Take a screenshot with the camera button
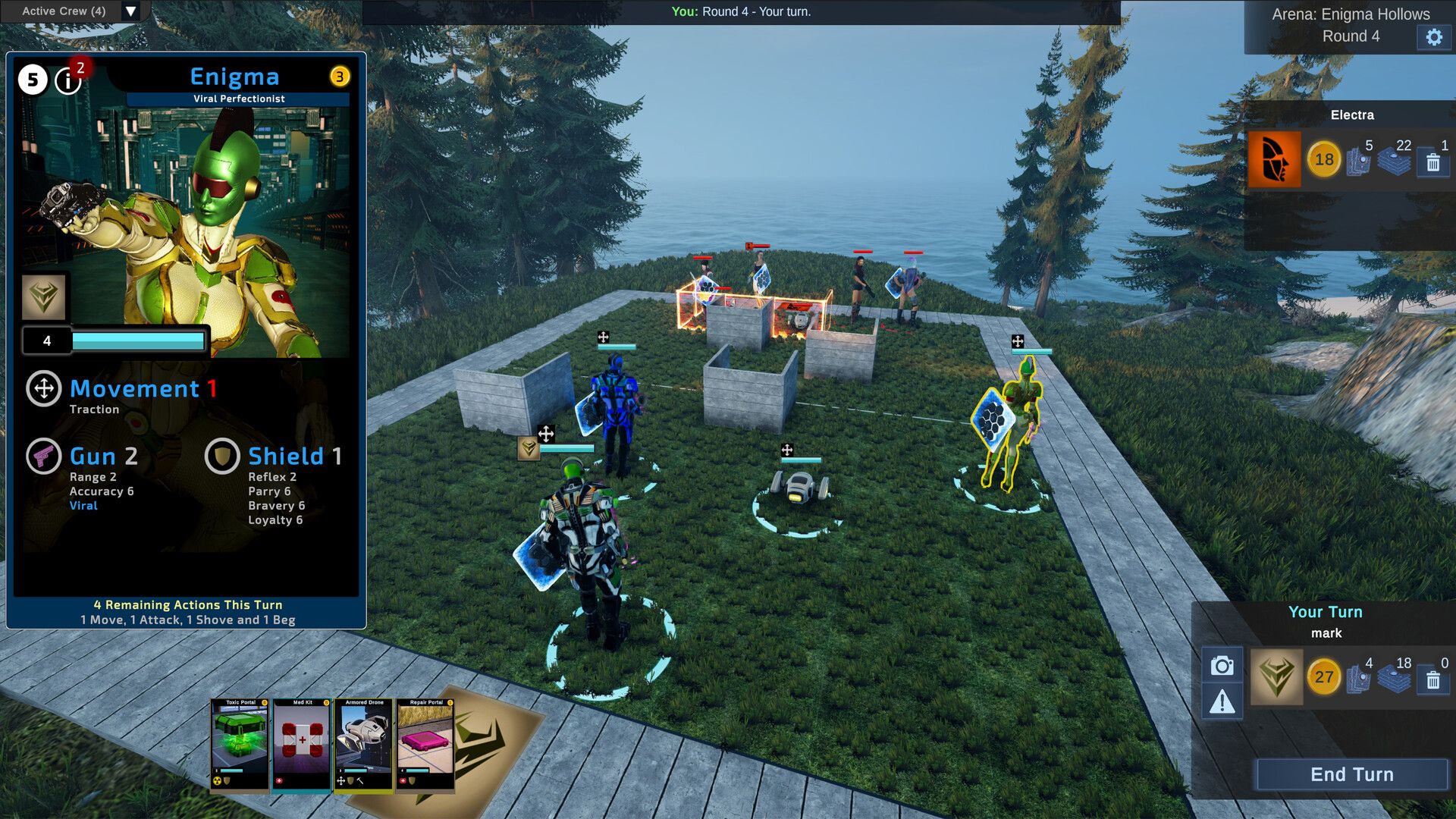1456x819 pixels. pos(1222,666)
